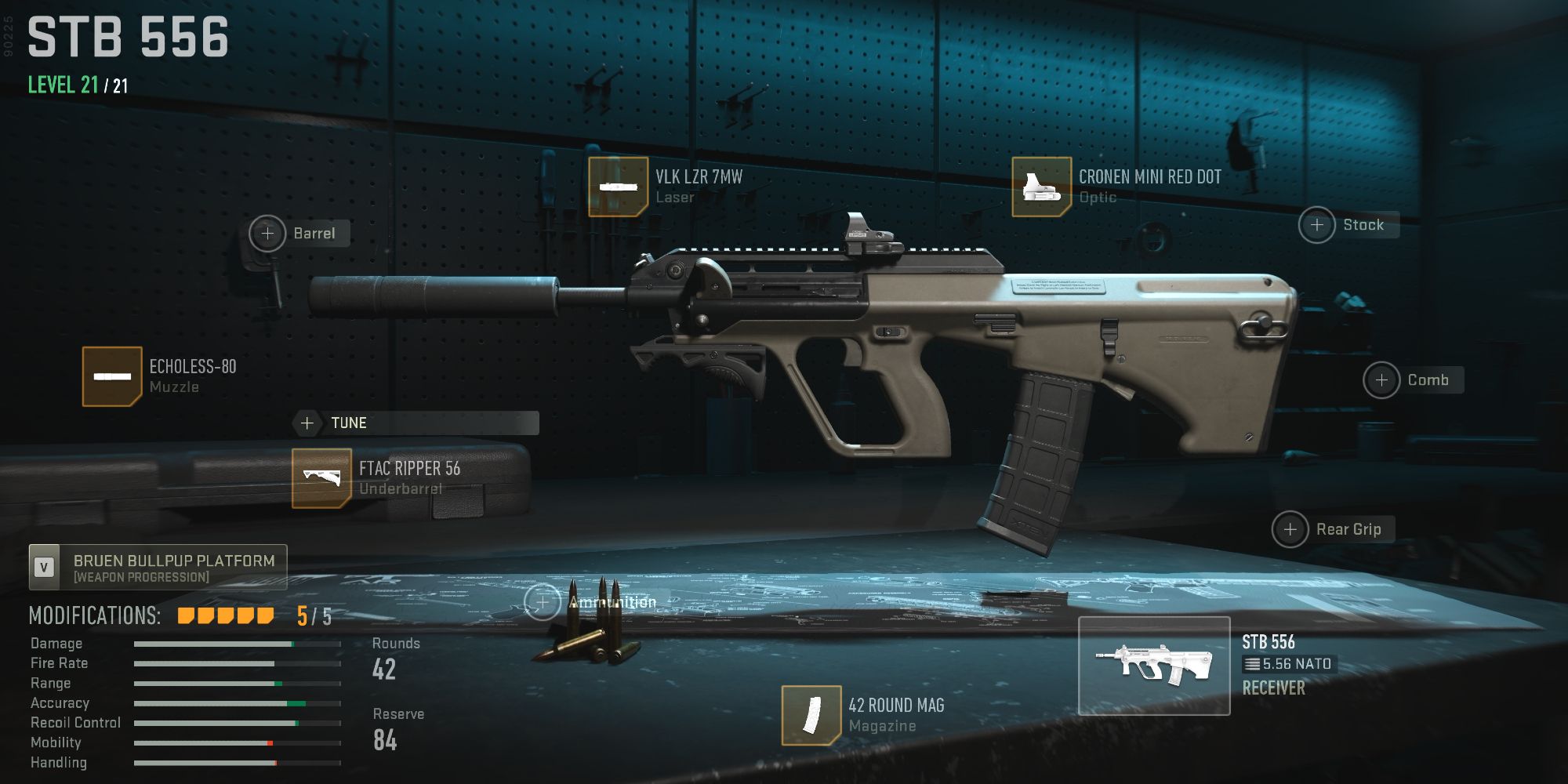Open the FTAC Ripper 56 Underbarrel slot
This screenshot has height=784, width=1568.
tap(321, 474)
